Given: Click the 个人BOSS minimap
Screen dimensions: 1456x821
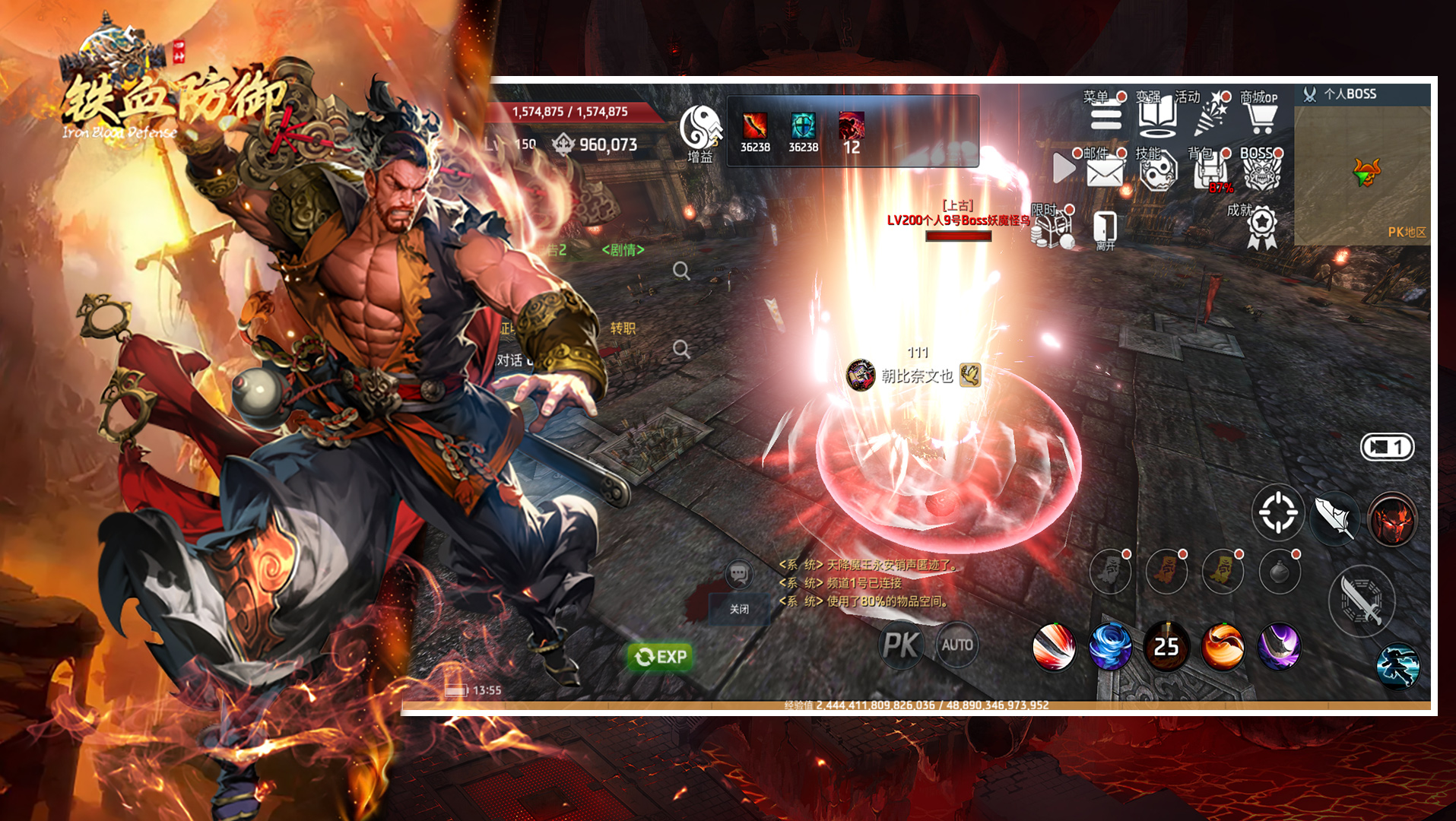Looking at the screenshot, I should pos(1362,175).
